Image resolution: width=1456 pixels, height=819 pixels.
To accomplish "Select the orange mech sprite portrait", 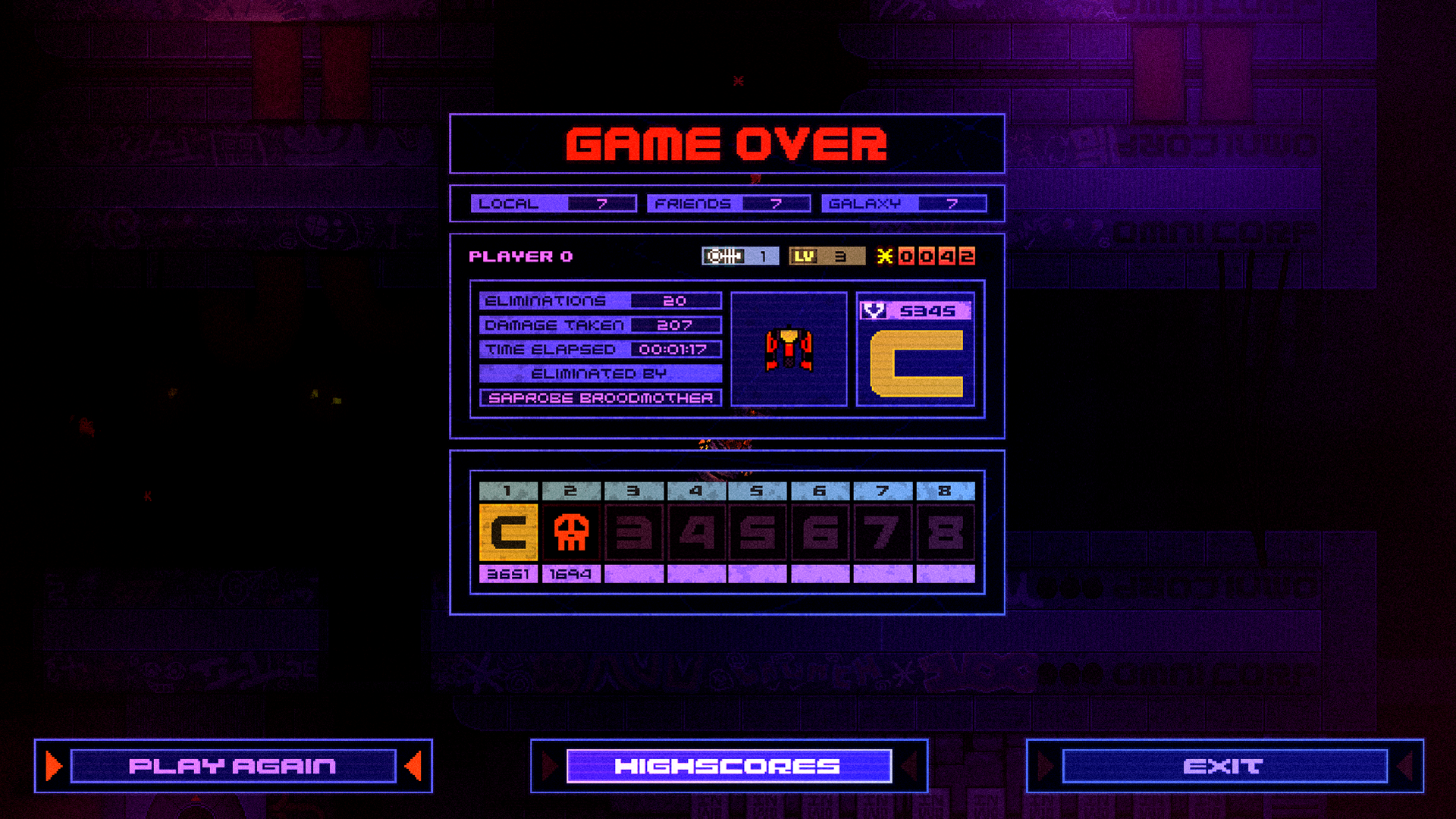I will 789,349.
